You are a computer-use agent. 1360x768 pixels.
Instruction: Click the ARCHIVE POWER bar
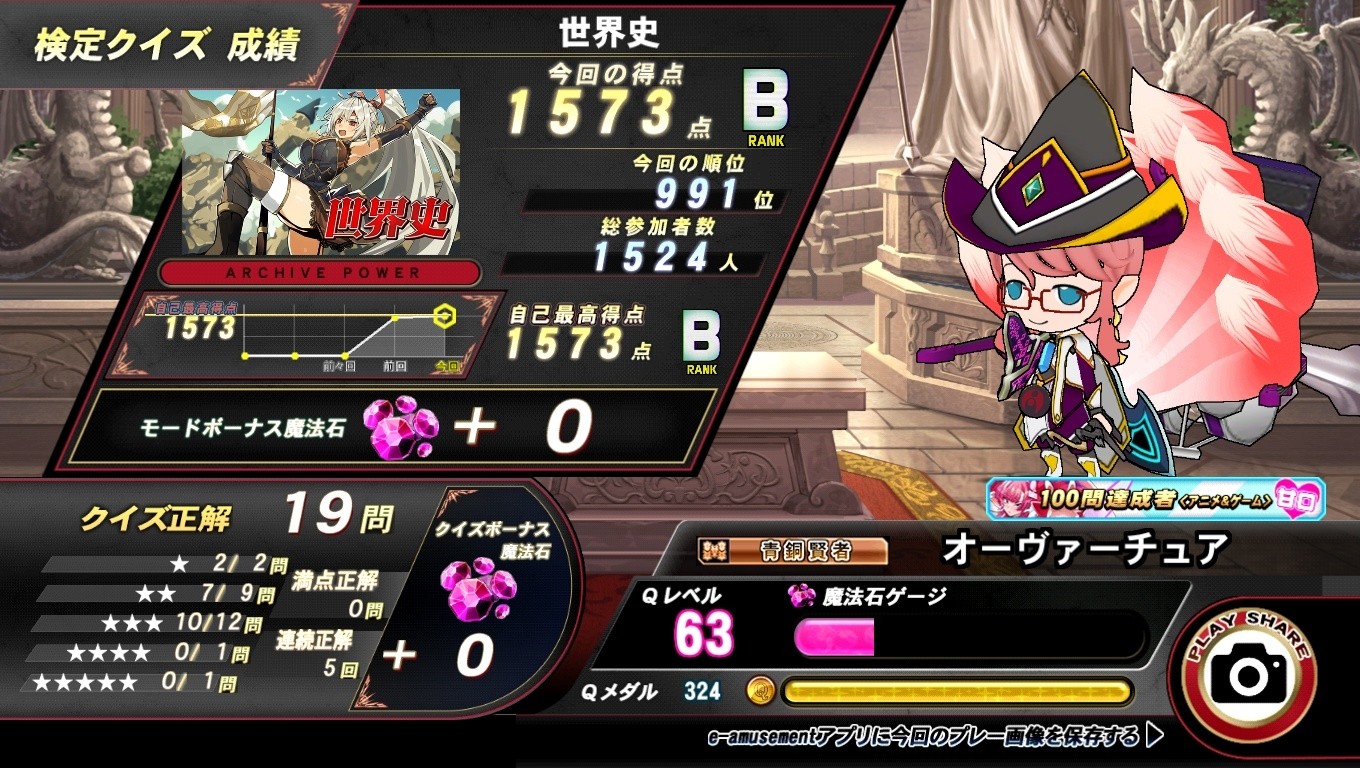320,274
